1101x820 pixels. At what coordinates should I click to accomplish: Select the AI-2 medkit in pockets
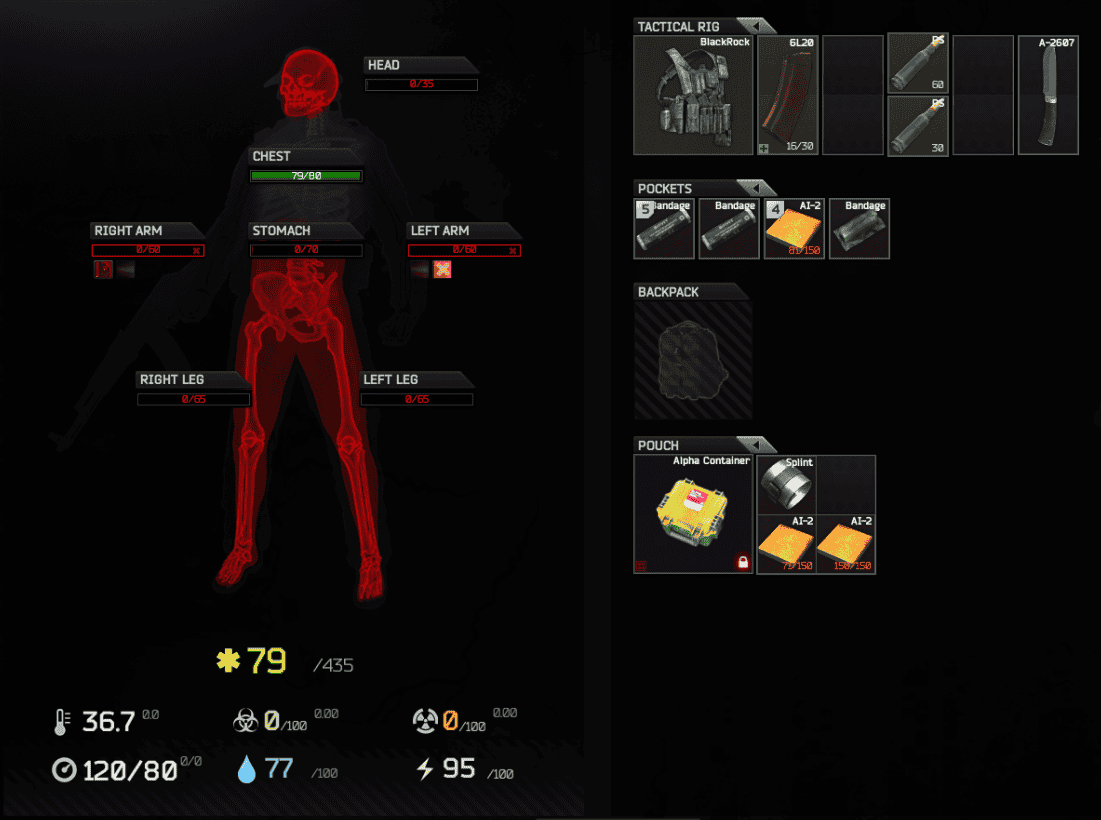pyautogui.click(x=794, y=229)
